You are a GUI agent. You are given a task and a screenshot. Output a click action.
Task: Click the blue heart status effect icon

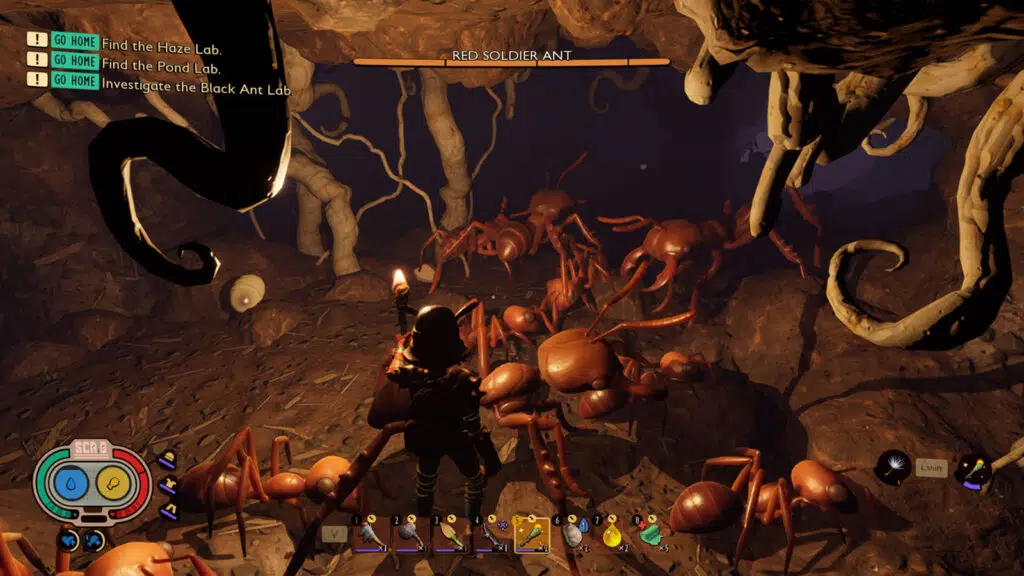coord(70,540)
